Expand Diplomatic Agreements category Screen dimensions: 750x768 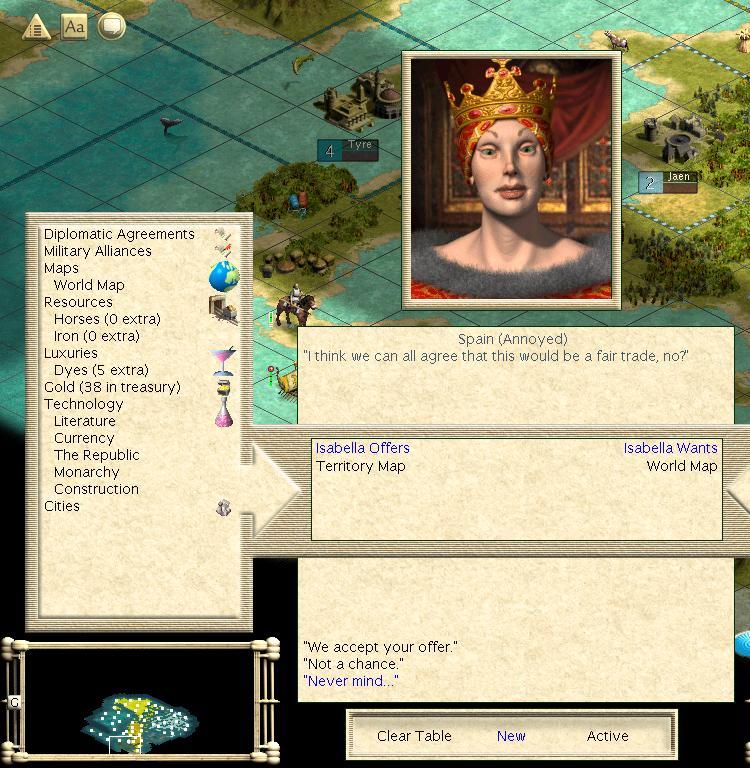(x=119, y=234)
